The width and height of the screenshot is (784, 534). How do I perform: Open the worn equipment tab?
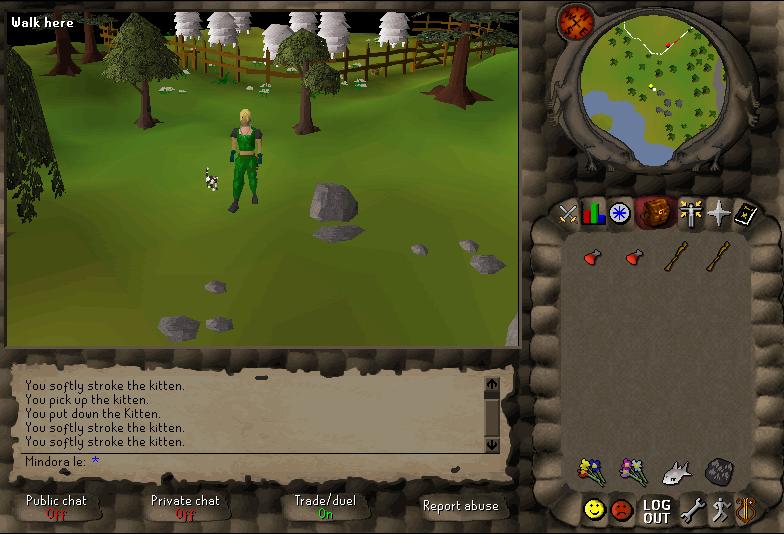pos(691,212)
